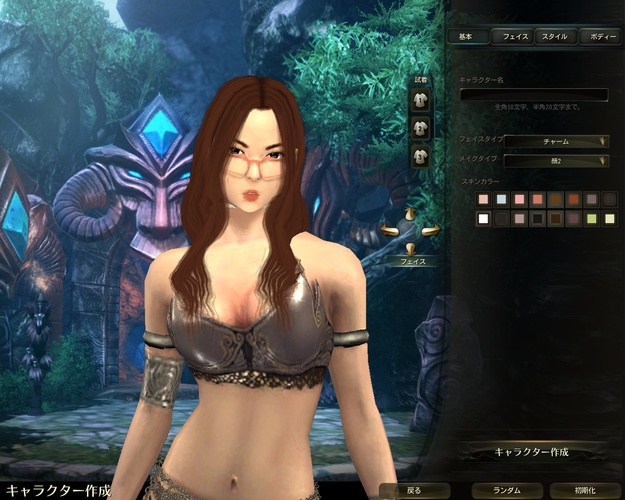Rotate the character with the right arrow
Screen dimensions: 625x500
click(x=431, y=232)
